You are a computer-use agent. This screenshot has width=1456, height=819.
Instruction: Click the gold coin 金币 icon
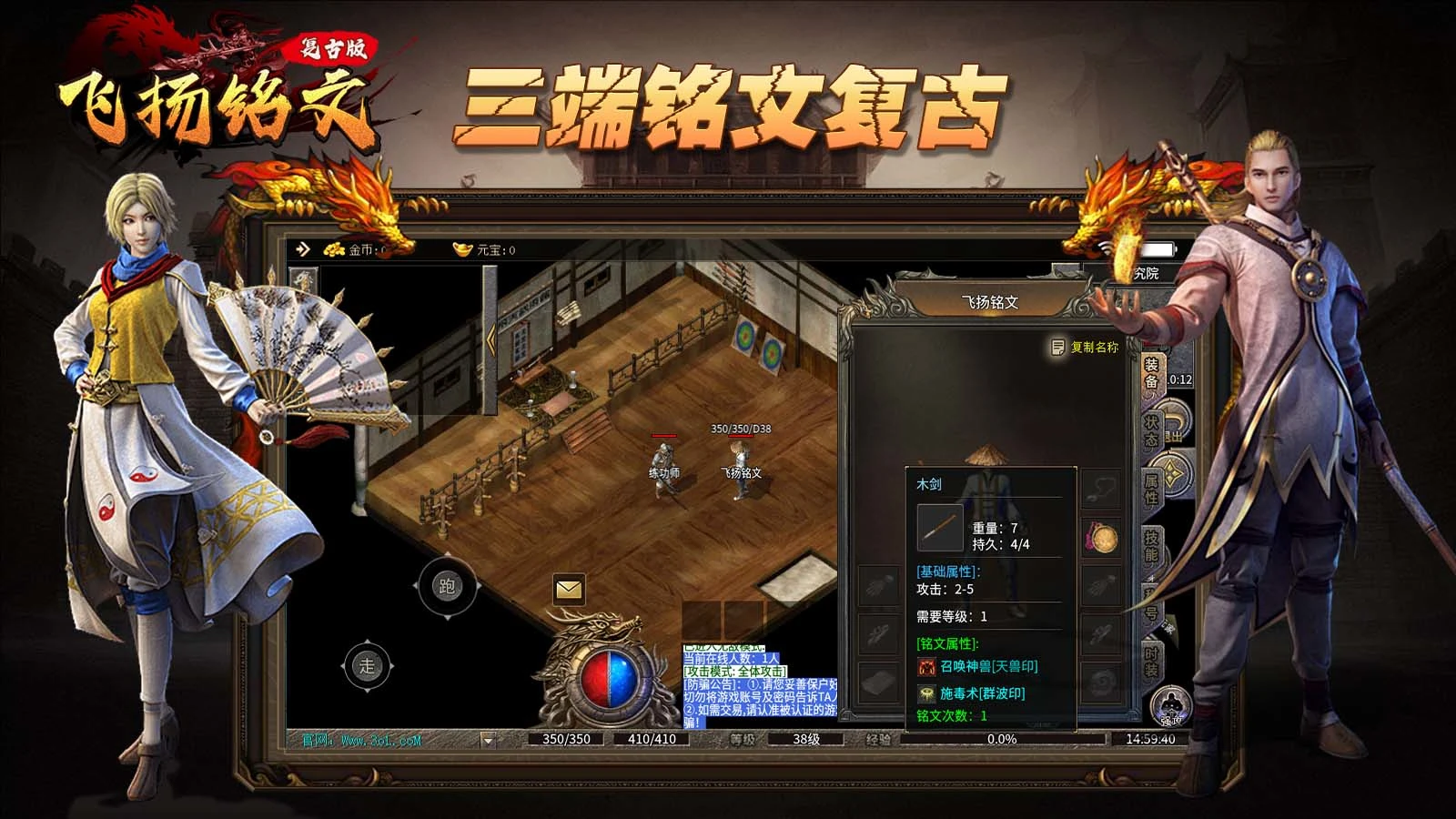(x=334, y=250)
